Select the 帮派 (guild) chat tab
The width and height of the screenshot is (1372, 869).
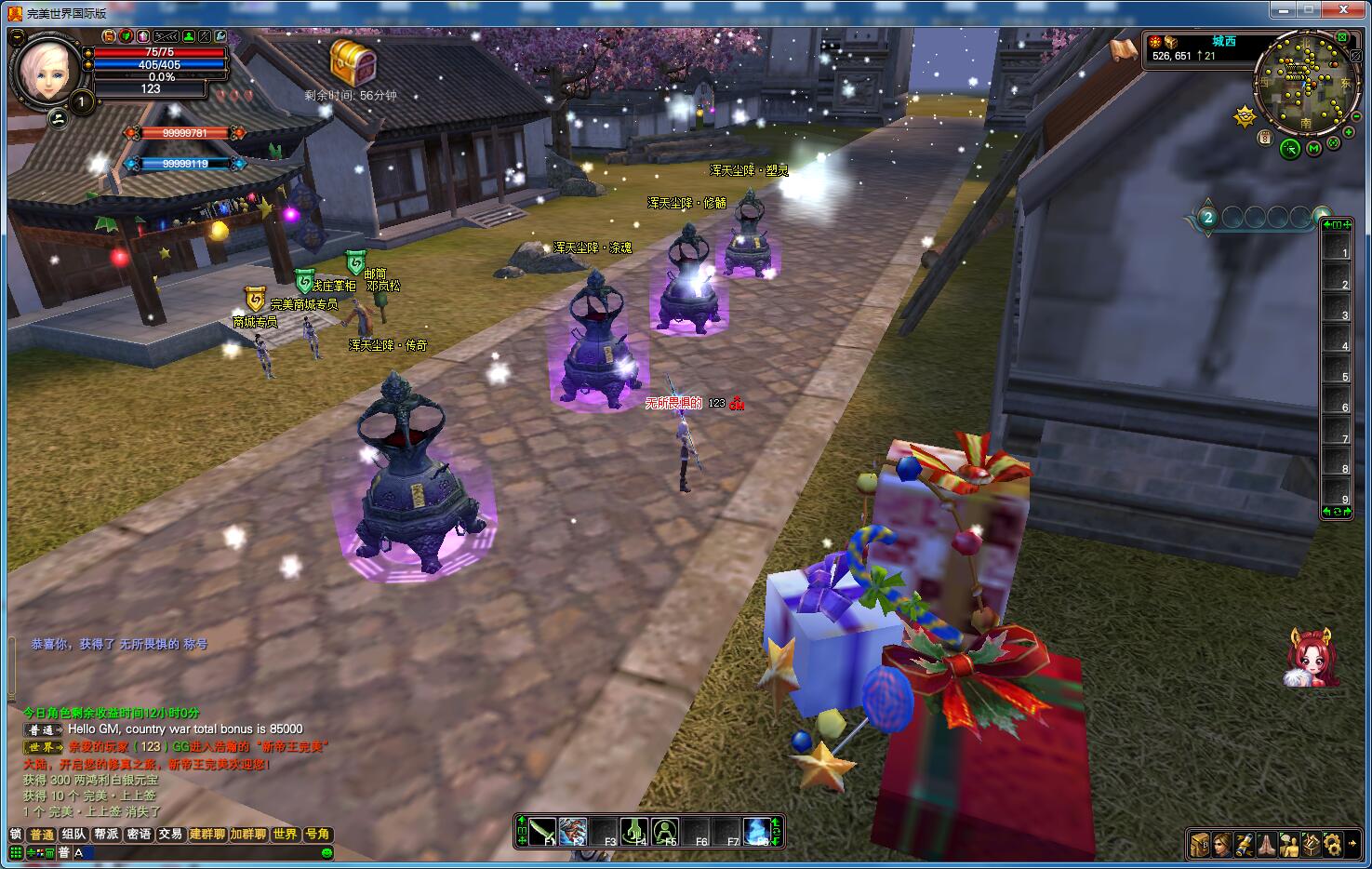pyautogui.click(x=106, y=835)
